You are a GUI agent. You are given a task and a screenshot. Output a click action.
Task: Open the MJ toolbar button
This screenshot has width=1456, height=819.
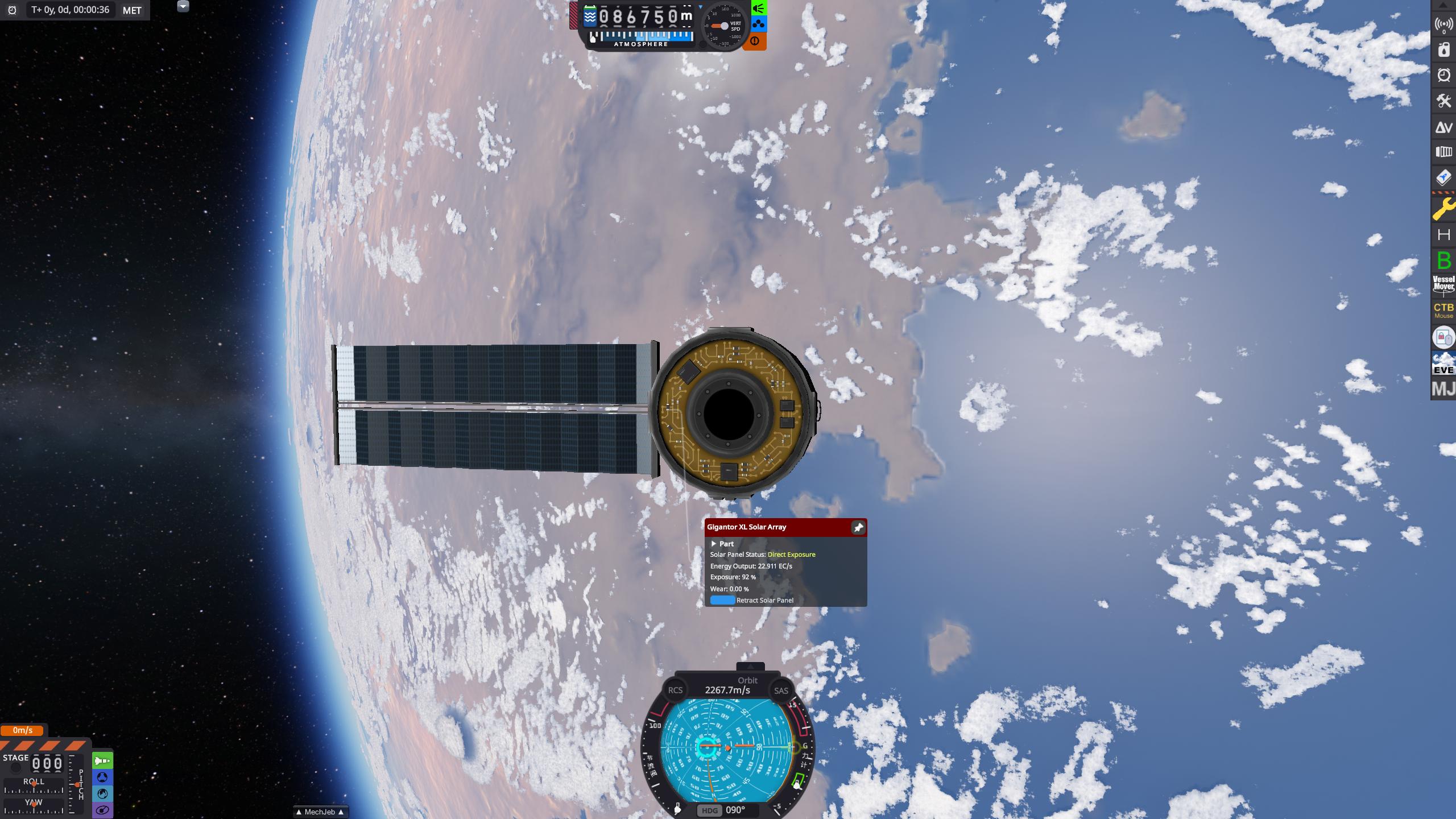click(x=1443, y=390)
